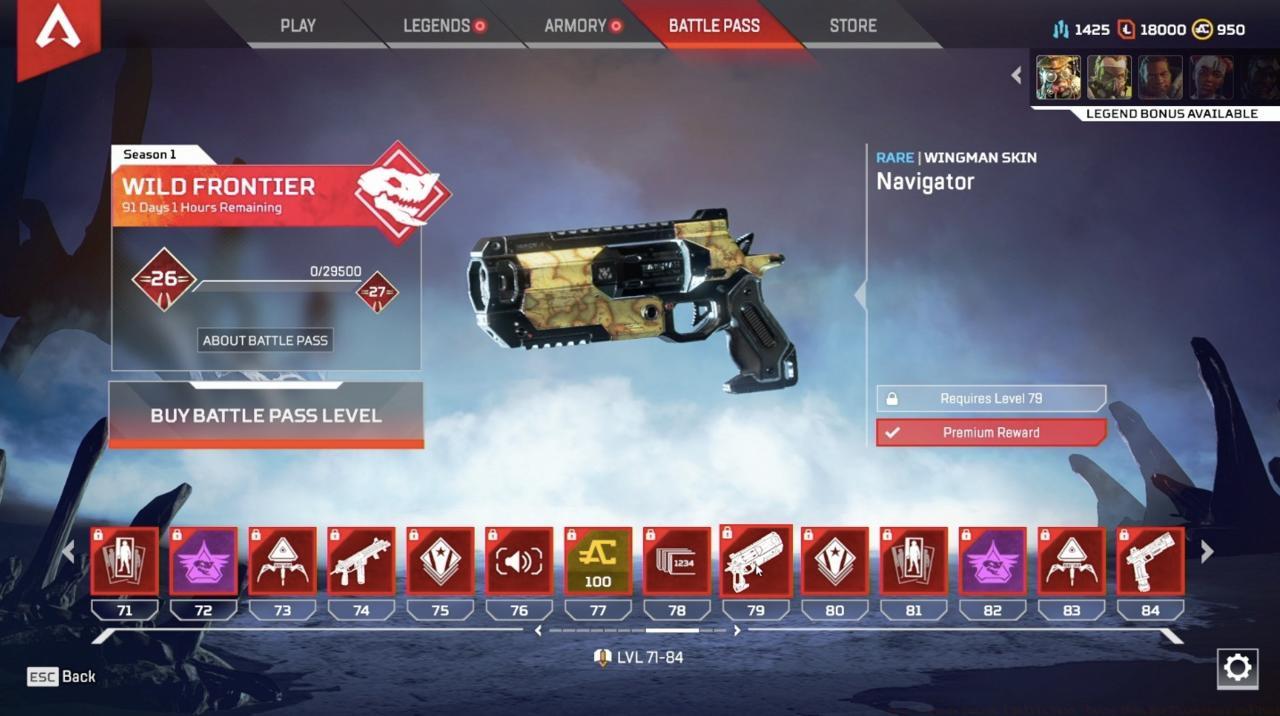
Task: Go back using the Back button
Action: point(63,677)
